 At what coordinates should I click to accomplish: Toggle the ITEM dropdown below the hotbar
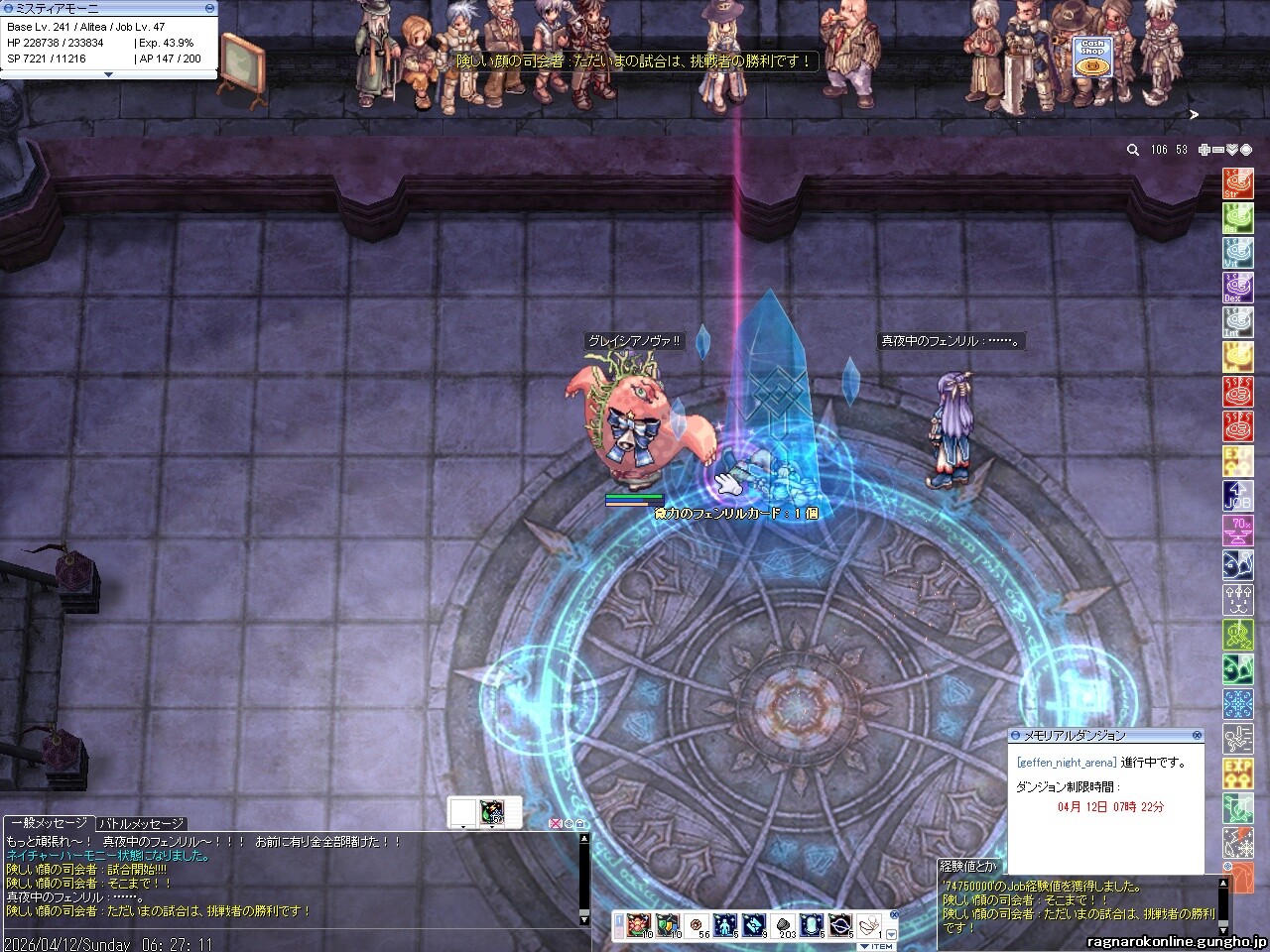pos(877,946)
